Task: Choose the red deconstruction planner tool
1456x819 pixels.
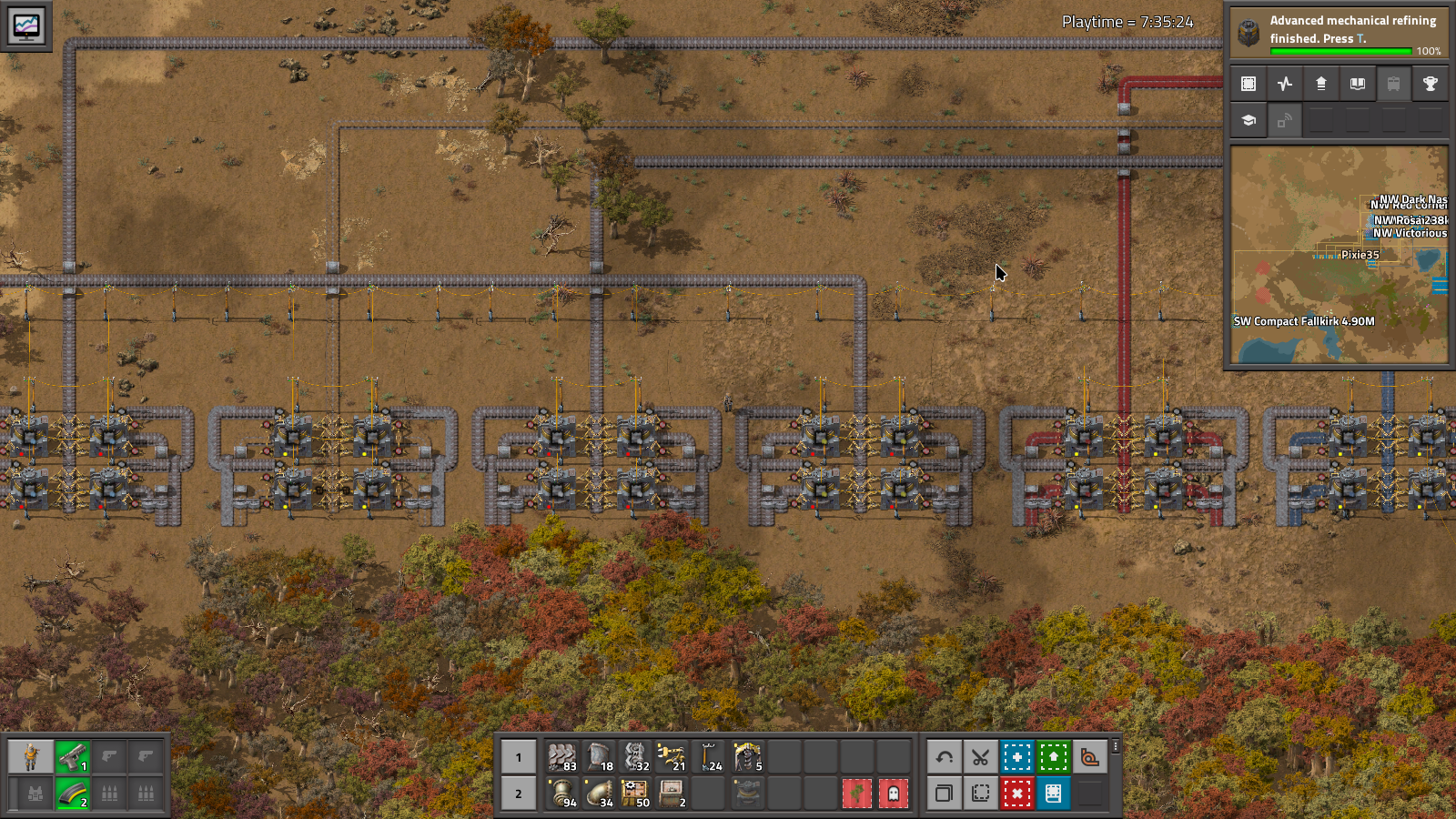Action: [1016, 794]
